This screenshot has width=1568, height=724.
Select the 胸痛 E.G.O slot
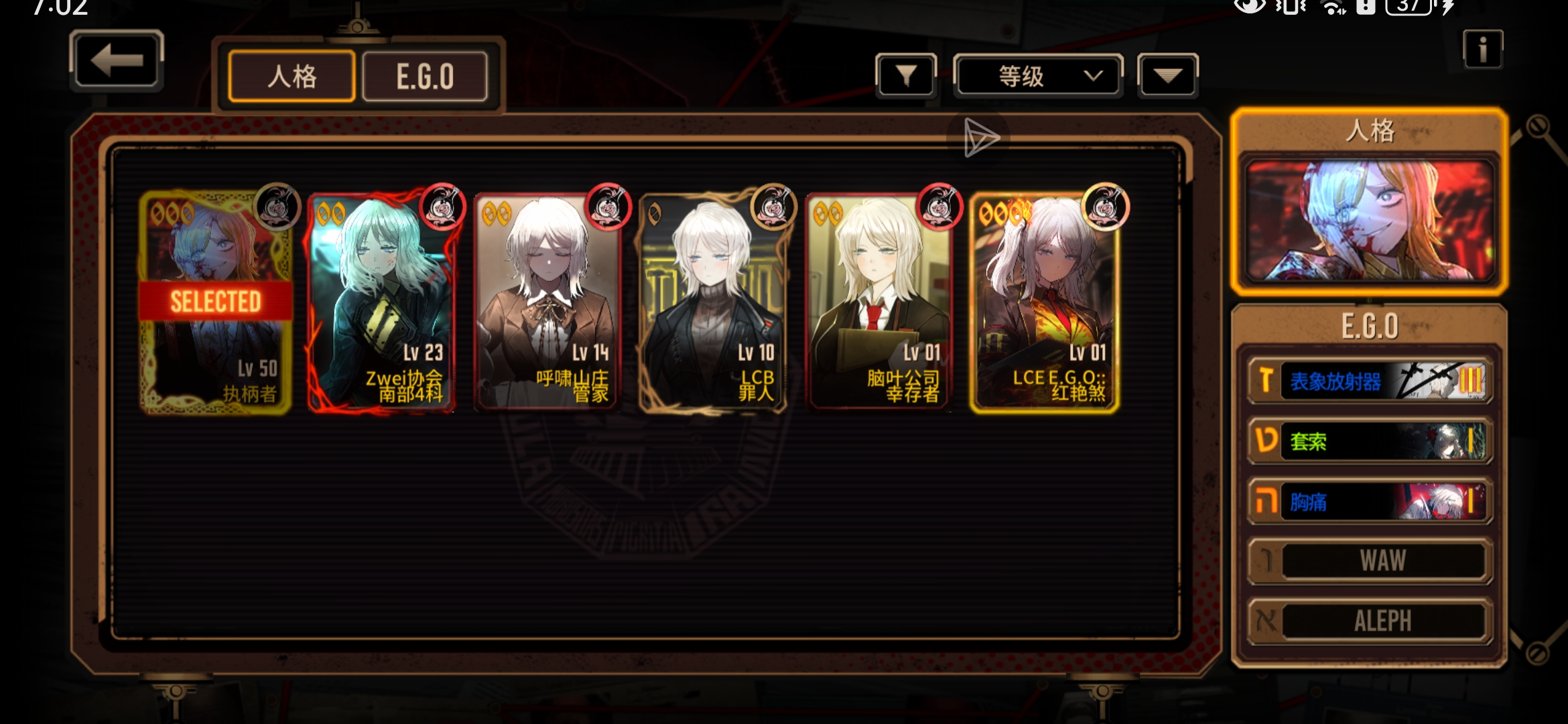(1370, 501)
